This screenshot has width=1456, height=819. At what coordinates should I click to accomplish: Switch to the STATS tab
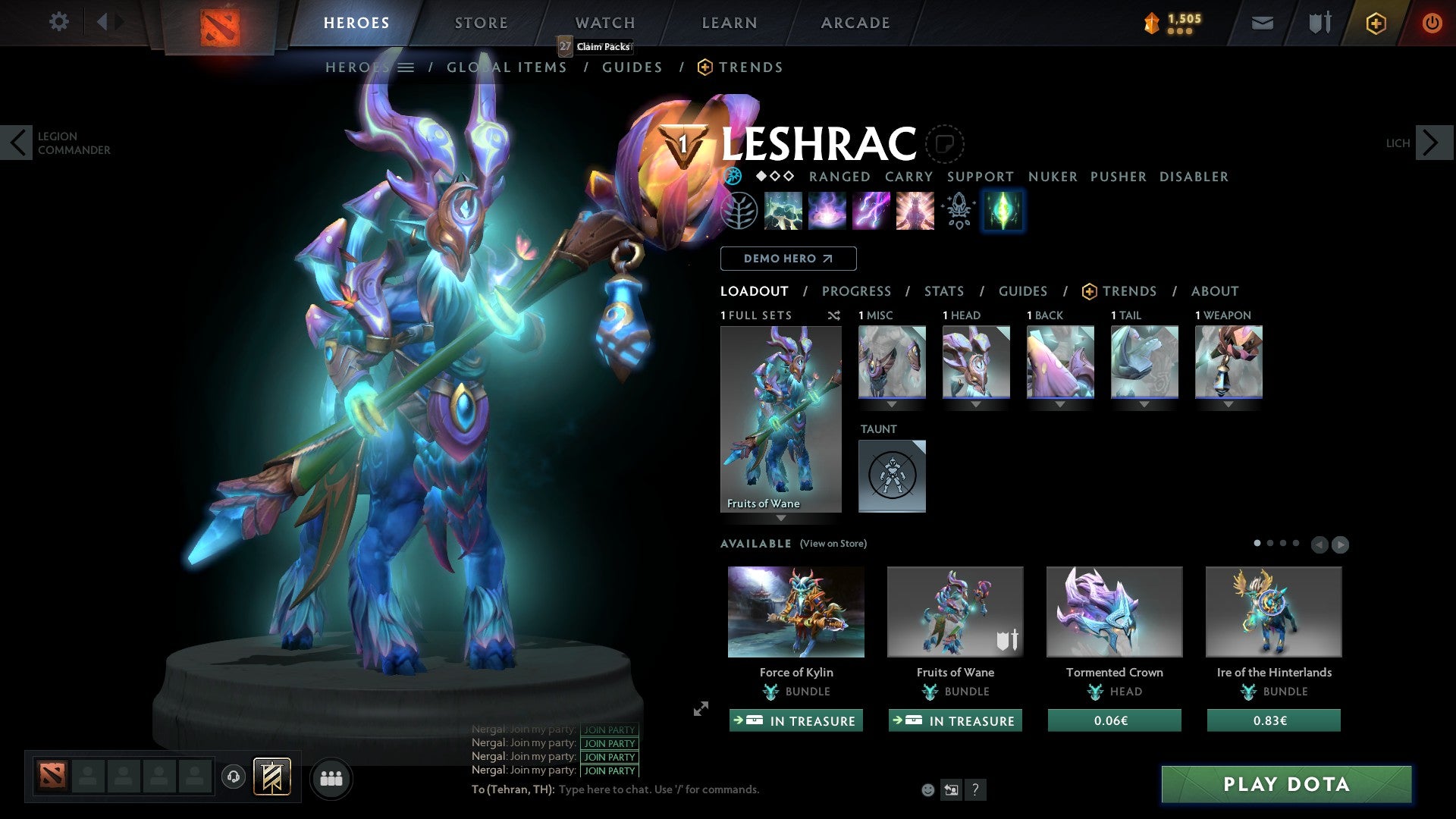944,290
